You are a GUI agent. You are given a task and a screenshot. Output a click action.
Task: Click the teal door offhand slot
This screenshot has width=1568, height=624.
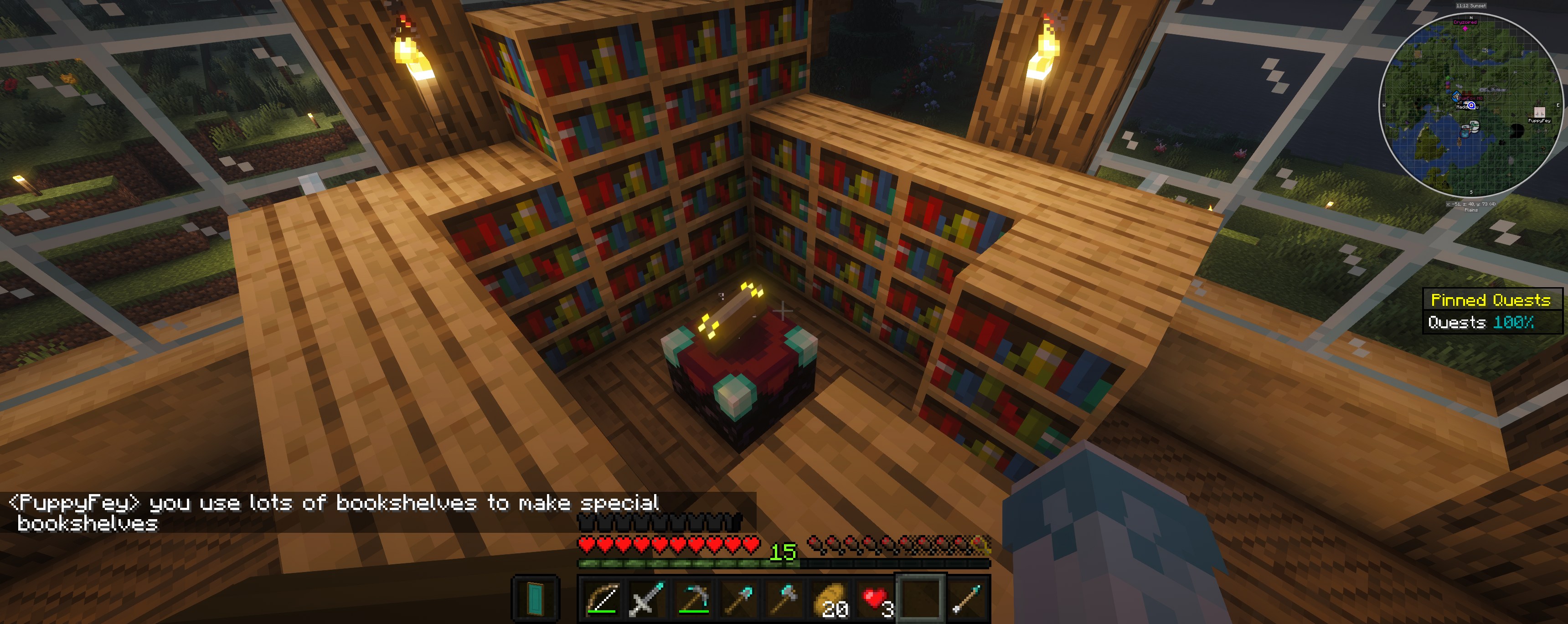[x=535, y=598]
